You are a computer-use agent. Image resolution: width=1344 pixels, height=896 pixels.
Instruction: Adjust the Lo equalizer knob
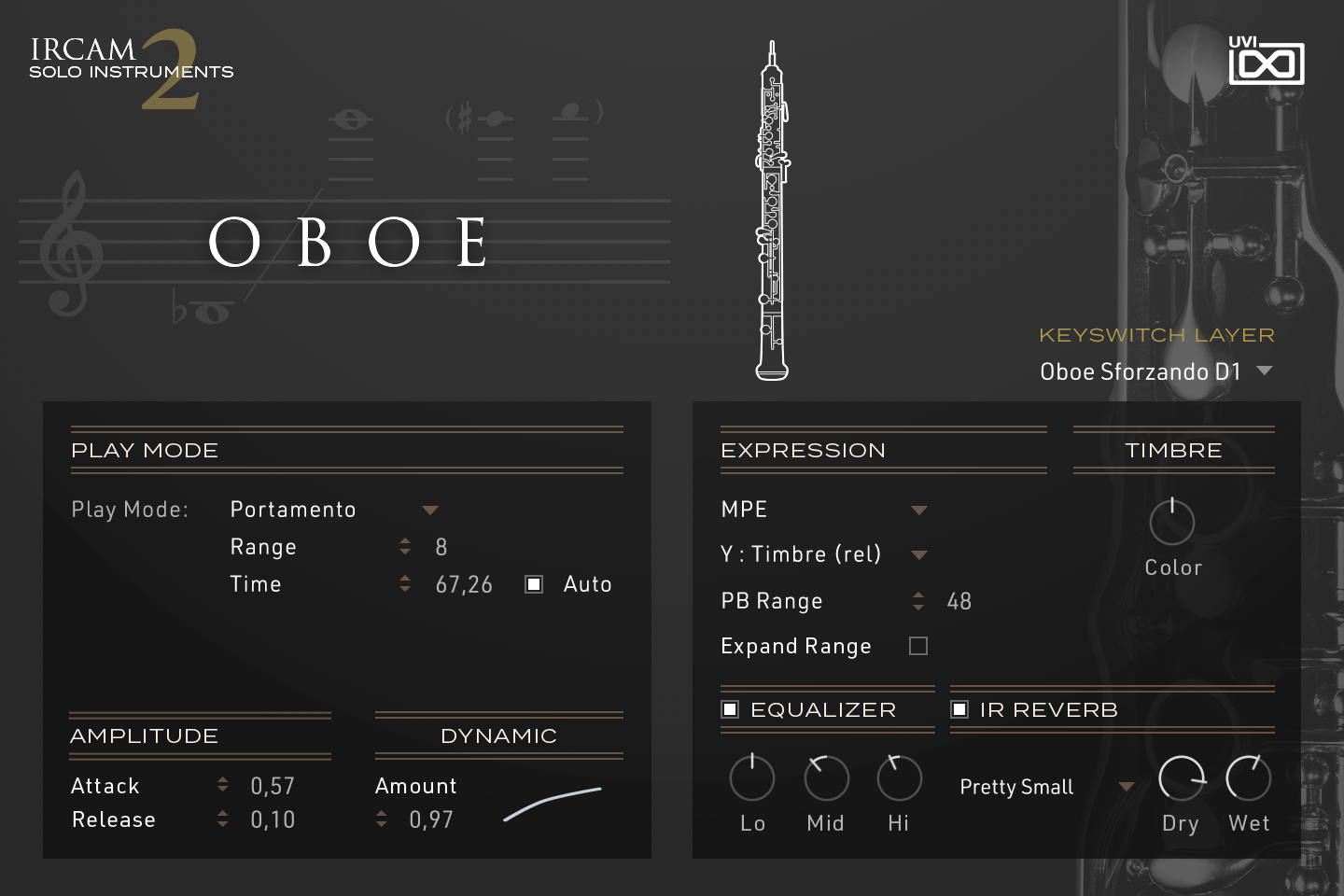coord(752,777)
